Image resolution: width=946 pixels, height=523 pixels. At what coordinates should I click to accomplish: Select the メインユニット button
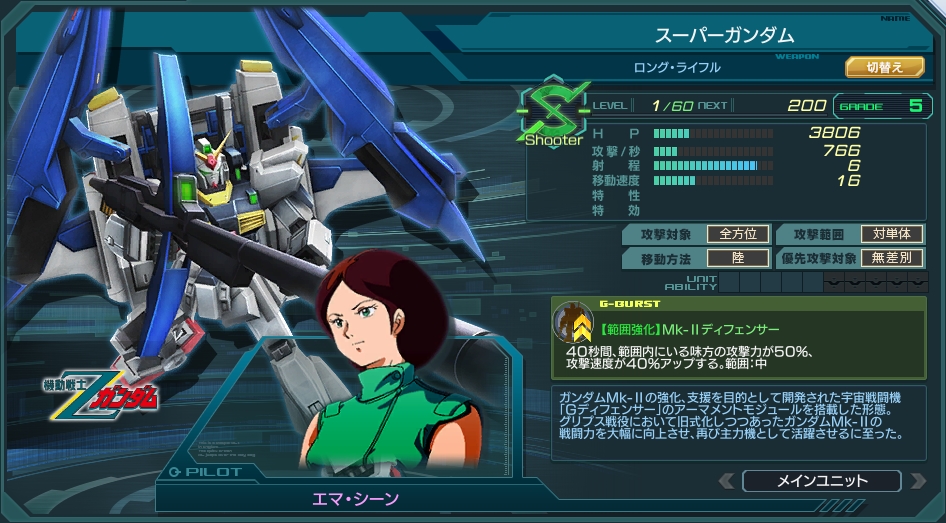[x=822, y=481]
